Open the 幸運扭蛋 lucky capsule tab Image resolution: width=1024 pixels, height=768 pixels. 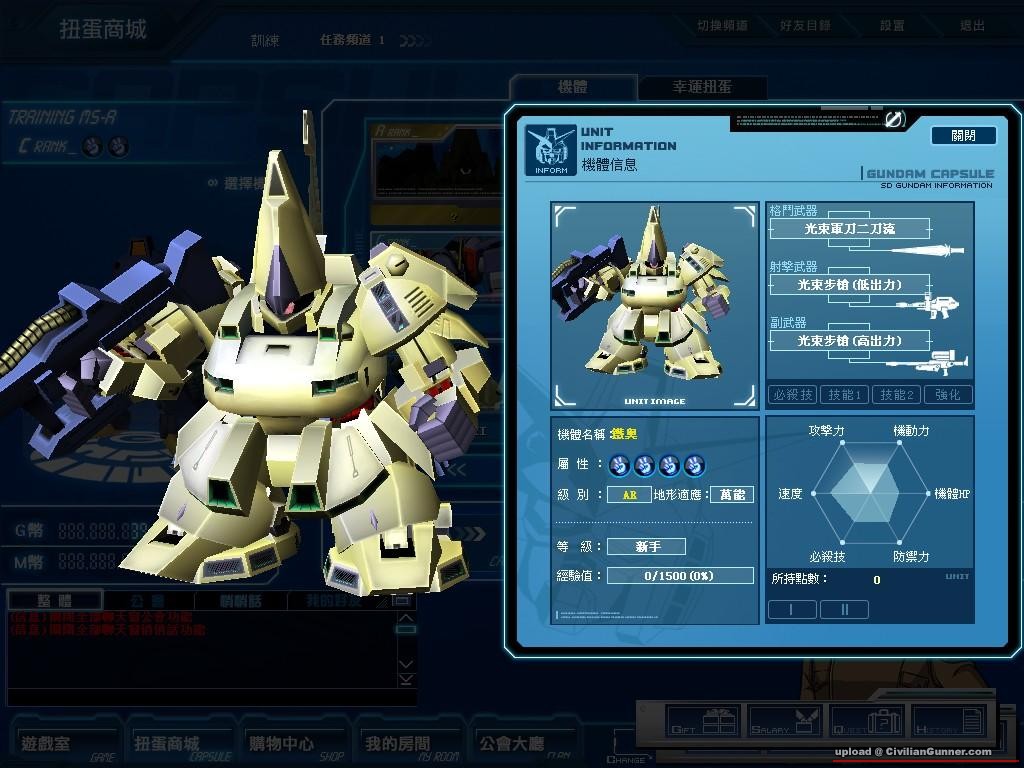tap(702, 87)
